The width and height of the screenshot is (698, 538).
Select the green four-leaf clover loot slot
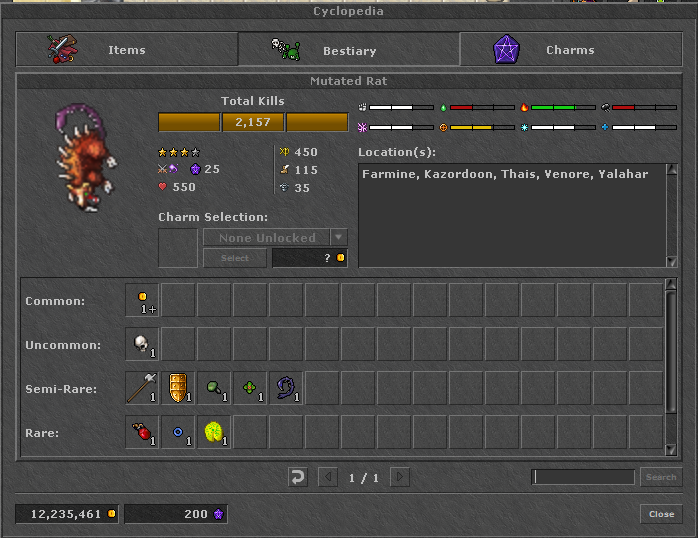pos(250,388)
